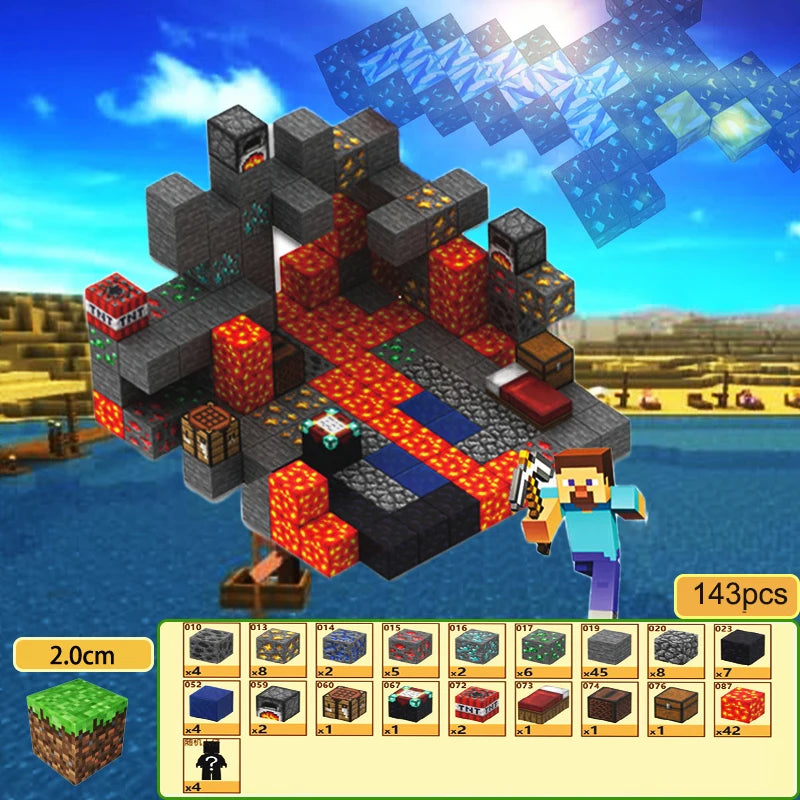Select the TNT block tile
Viewport: 800px width, 800px height.
tap(477, 707)
